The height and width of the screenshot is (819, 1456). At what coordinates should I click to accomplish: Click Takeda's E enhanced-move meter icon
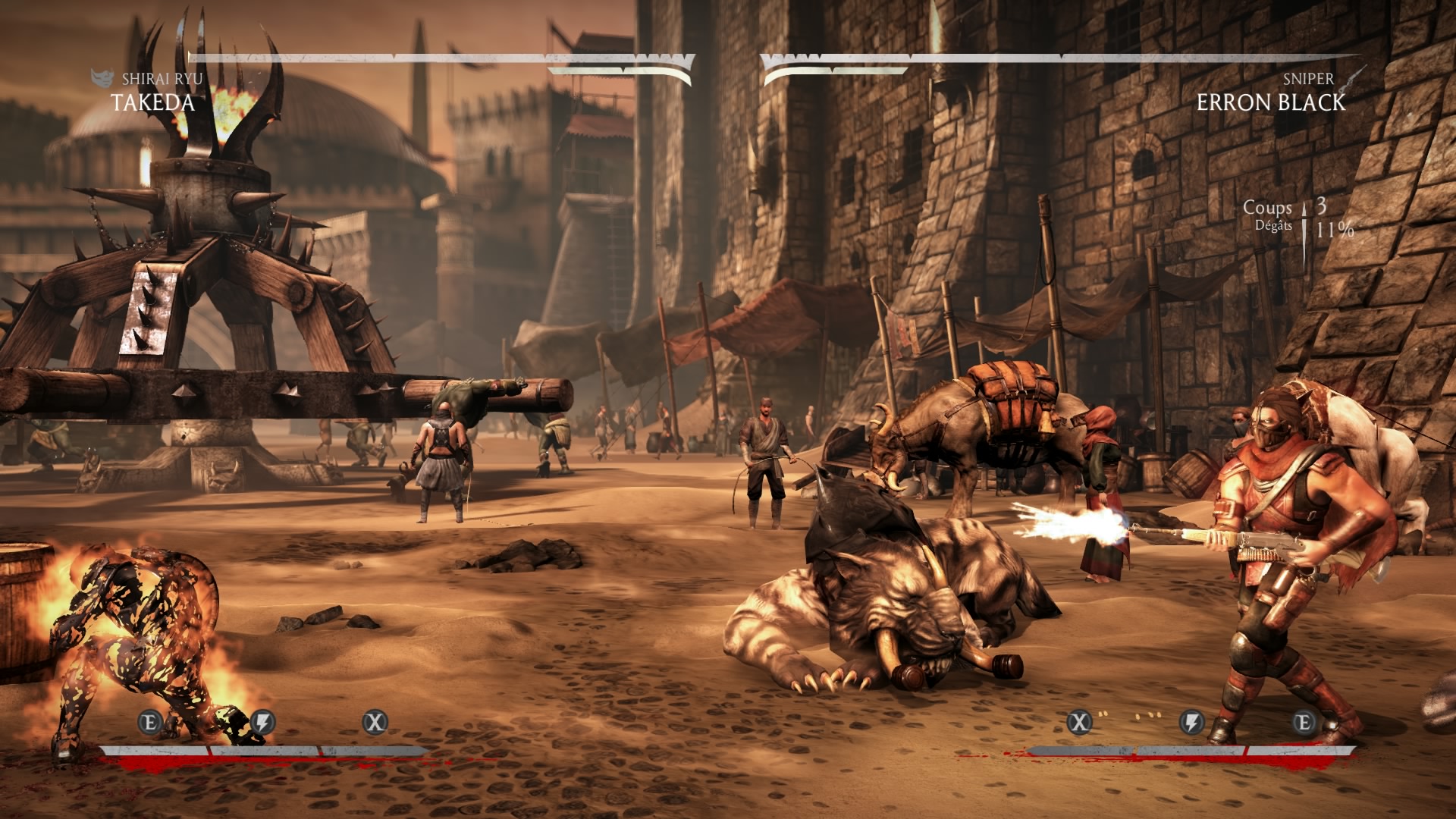tap(150, 722)
